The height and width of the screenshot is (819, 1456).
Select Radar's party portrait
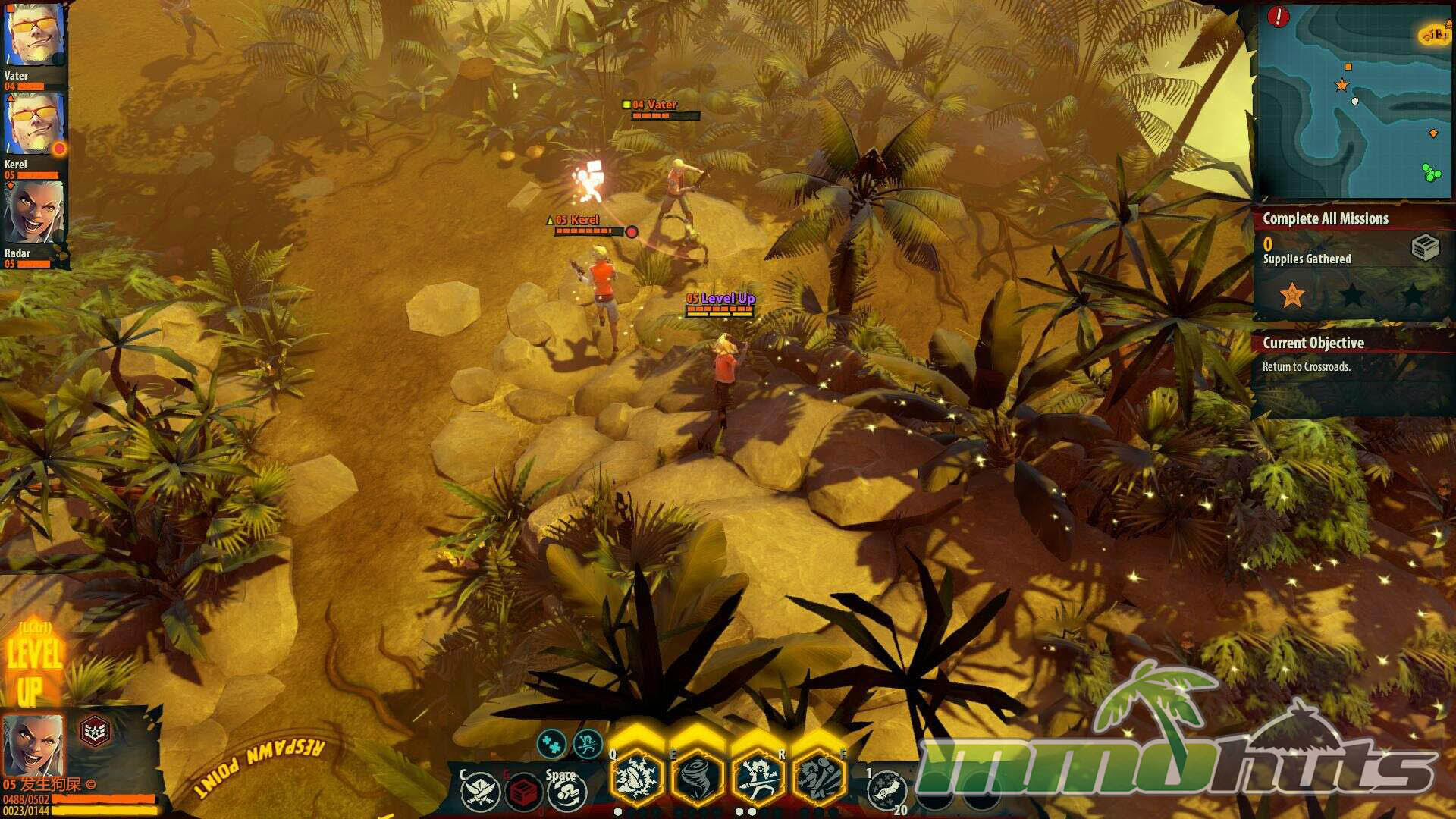(34, 213)
